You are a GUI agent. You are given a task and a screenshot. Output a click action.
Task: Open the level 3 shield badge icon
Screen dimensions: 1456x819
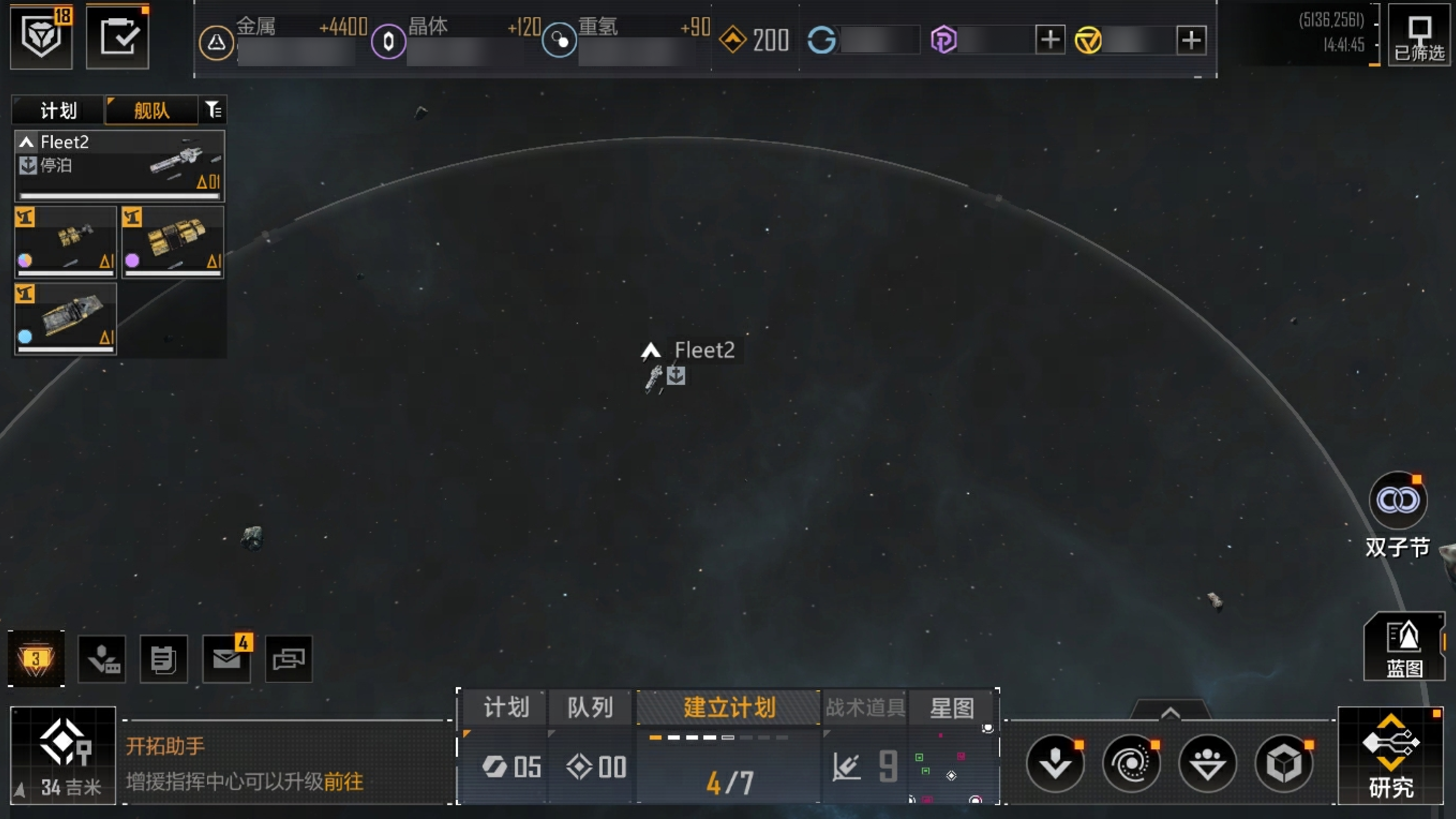point(36,658)
